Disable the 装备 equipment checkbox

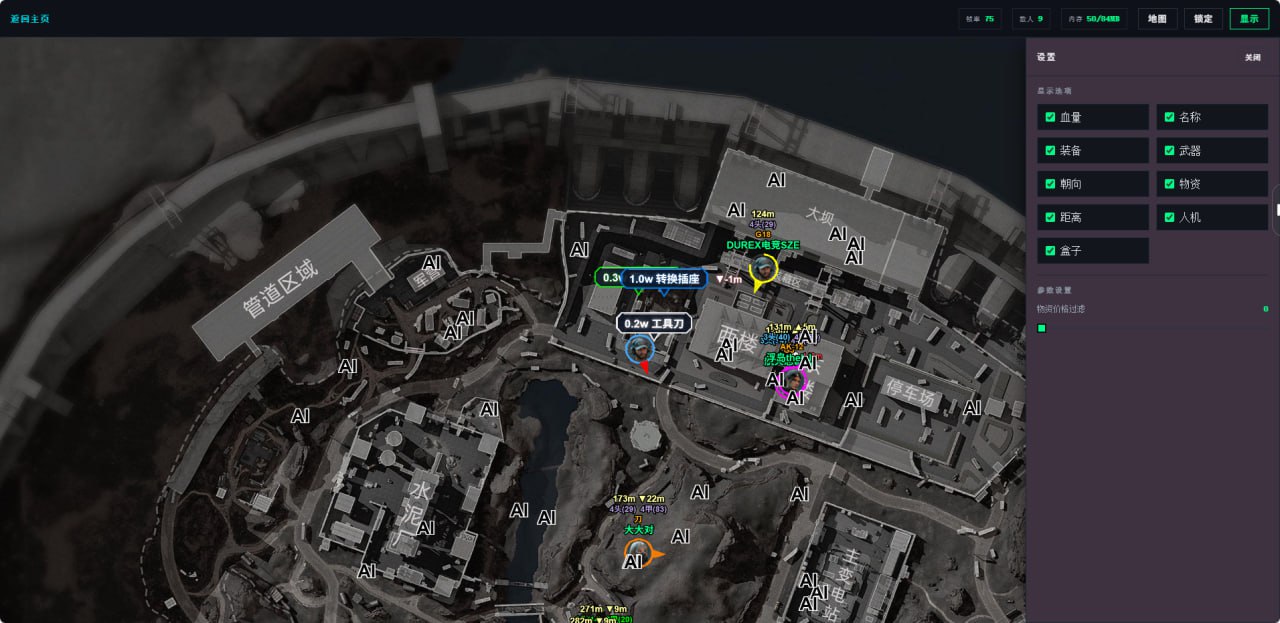coord(1050,151)
